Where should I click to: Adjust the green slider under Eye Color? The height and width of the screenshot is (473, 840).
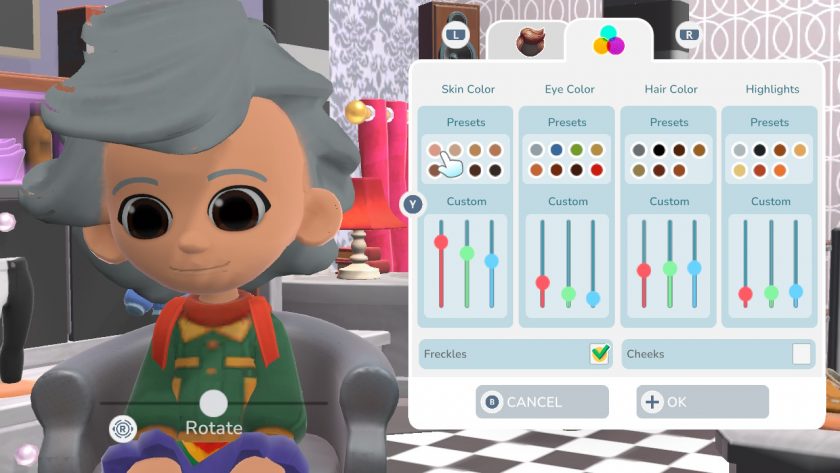pyautogui.click(x=568, y=293)
